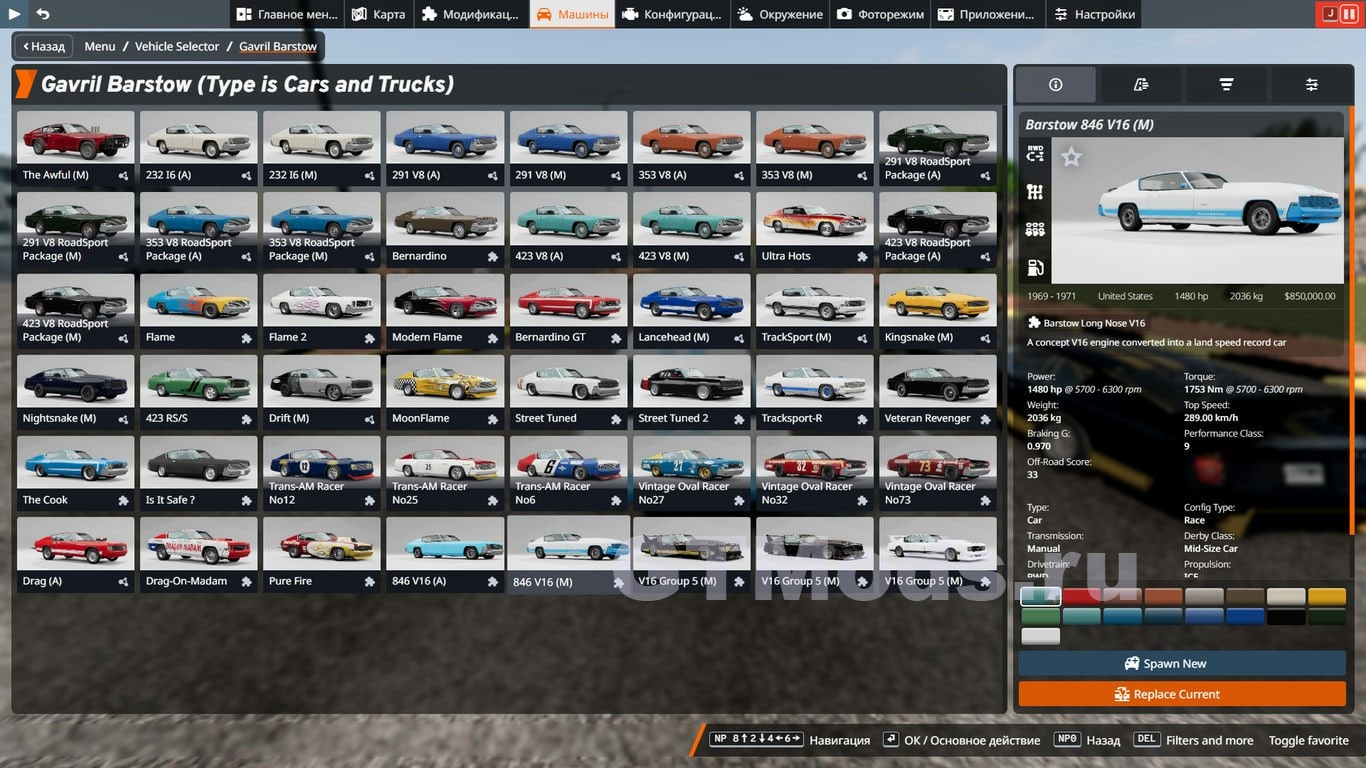
Task: Select the Drag-On-Madam configuration
Action: tap(199, 554)
